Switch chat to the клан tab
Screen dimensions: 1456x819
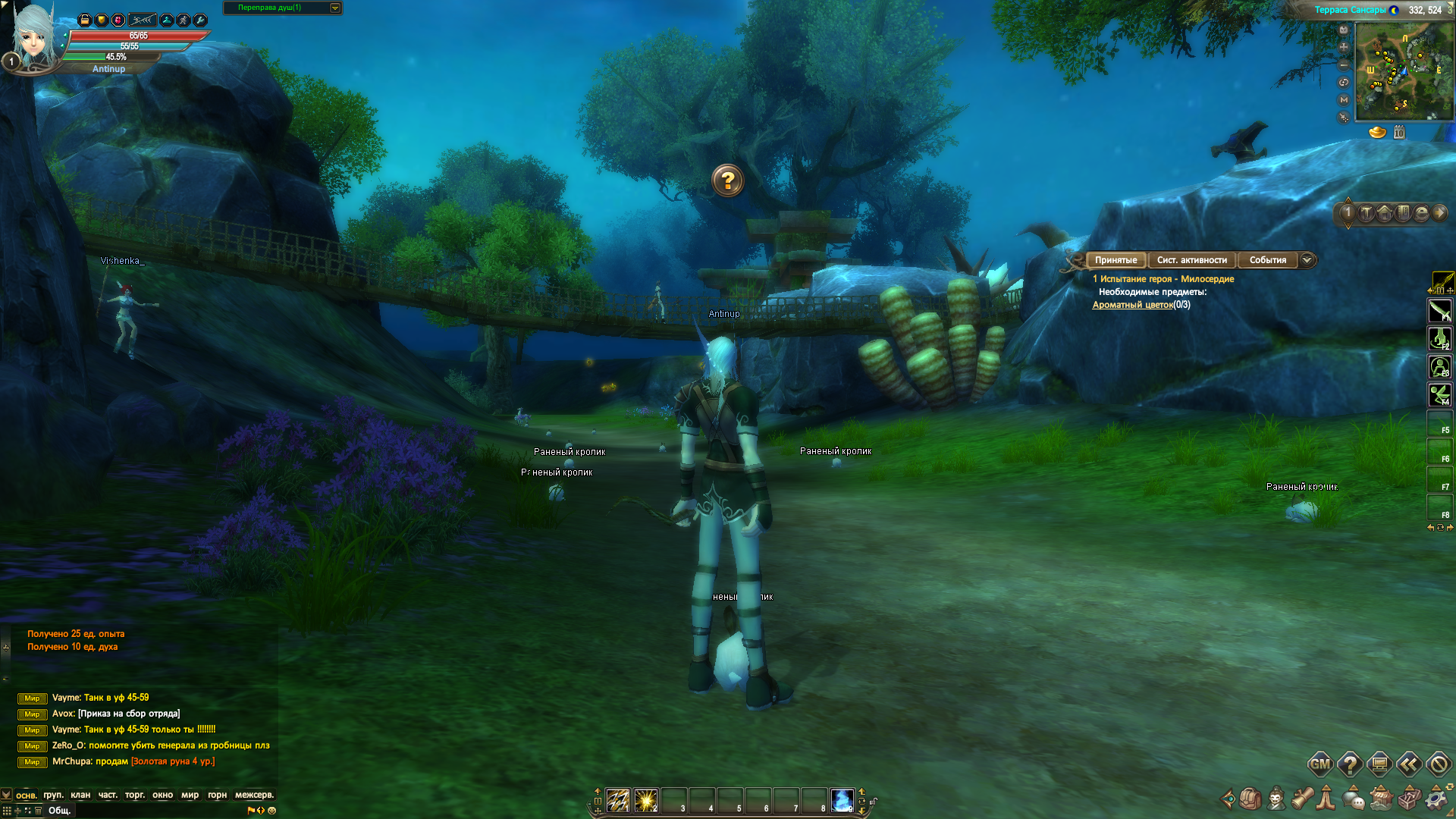(80, 795)
